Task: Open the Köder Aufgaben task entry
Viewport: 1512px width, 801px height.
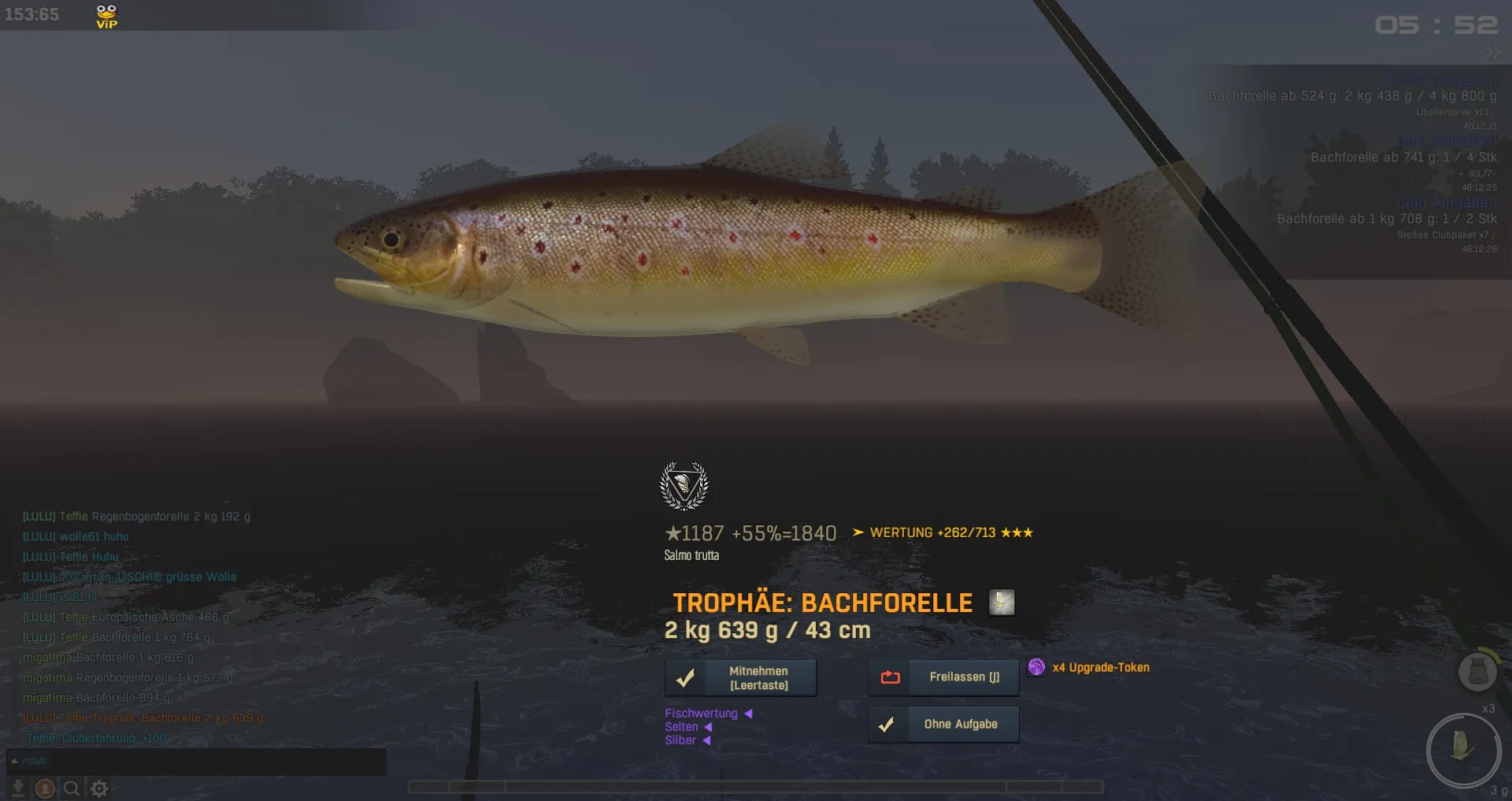Action: (x=1441, y=80)
